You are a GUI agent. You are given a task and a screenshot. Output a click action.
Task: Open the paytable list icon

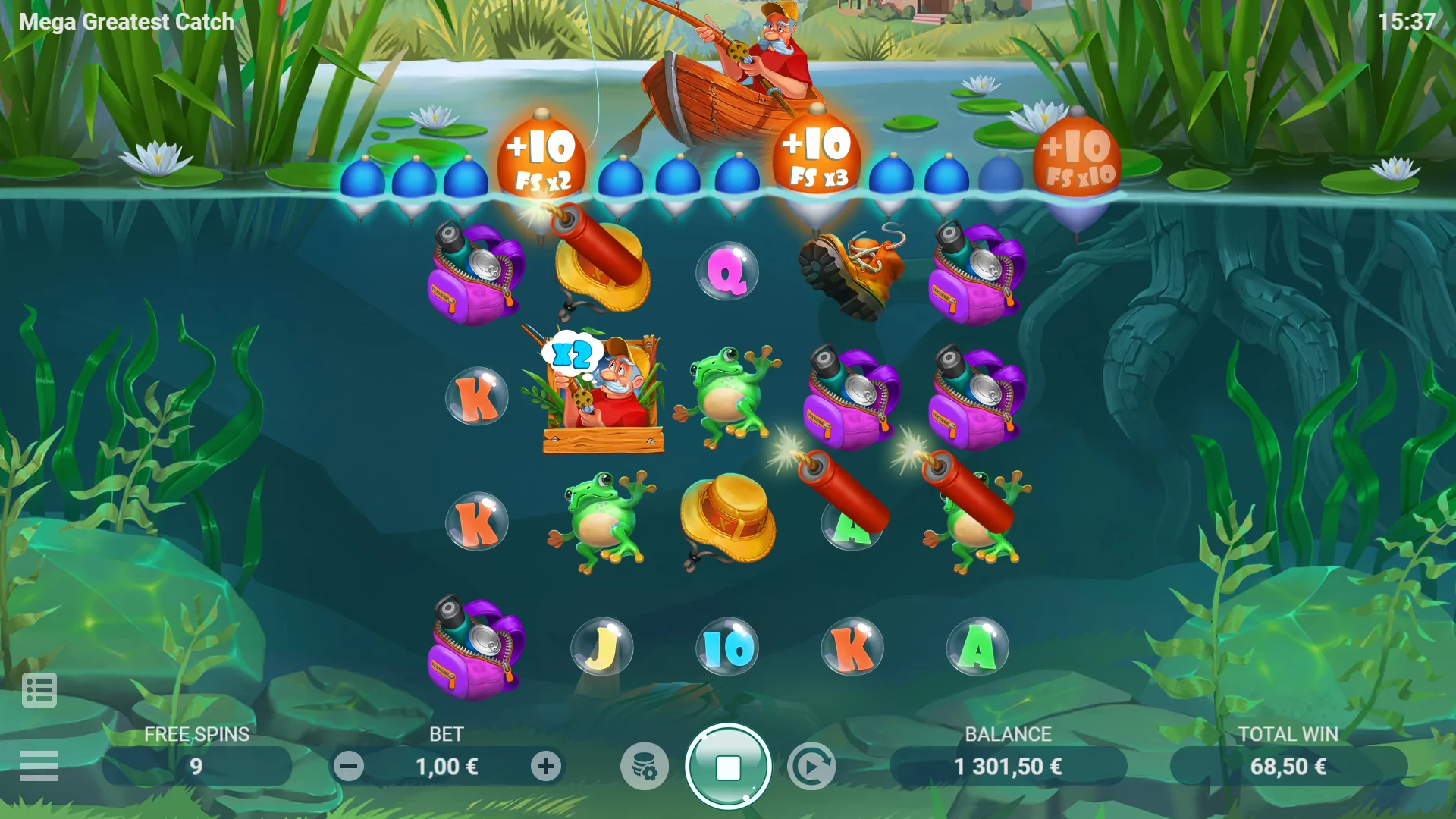click(40, 689)
